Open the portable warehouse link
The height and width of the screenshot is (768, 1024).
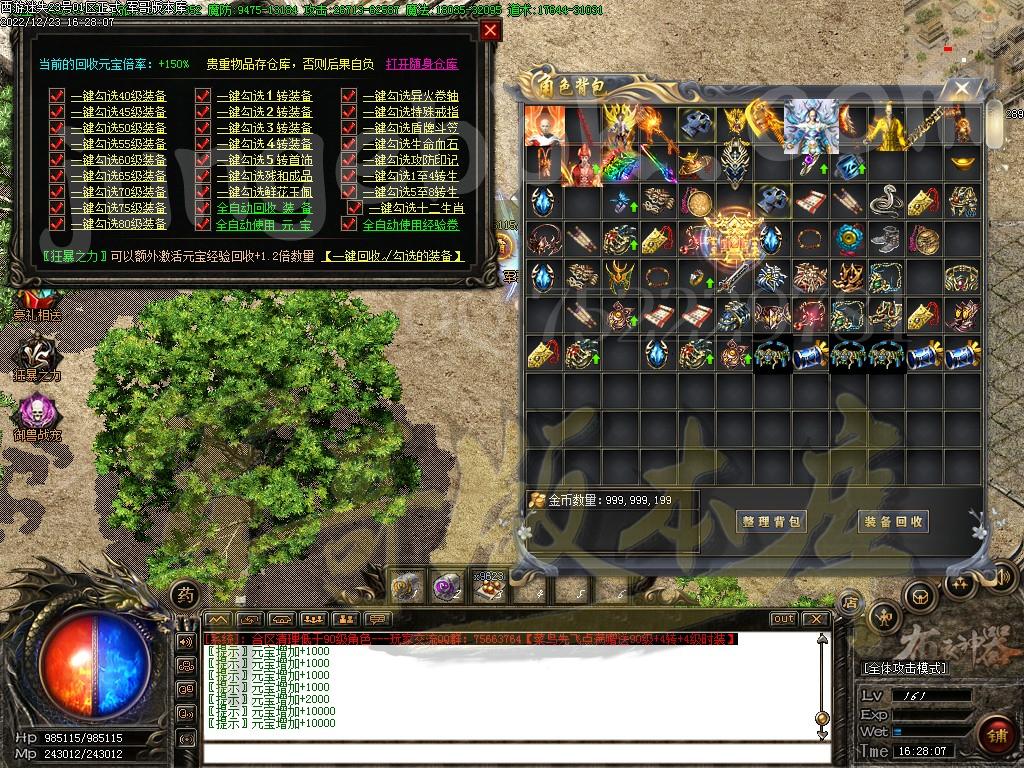click(421, 64)
